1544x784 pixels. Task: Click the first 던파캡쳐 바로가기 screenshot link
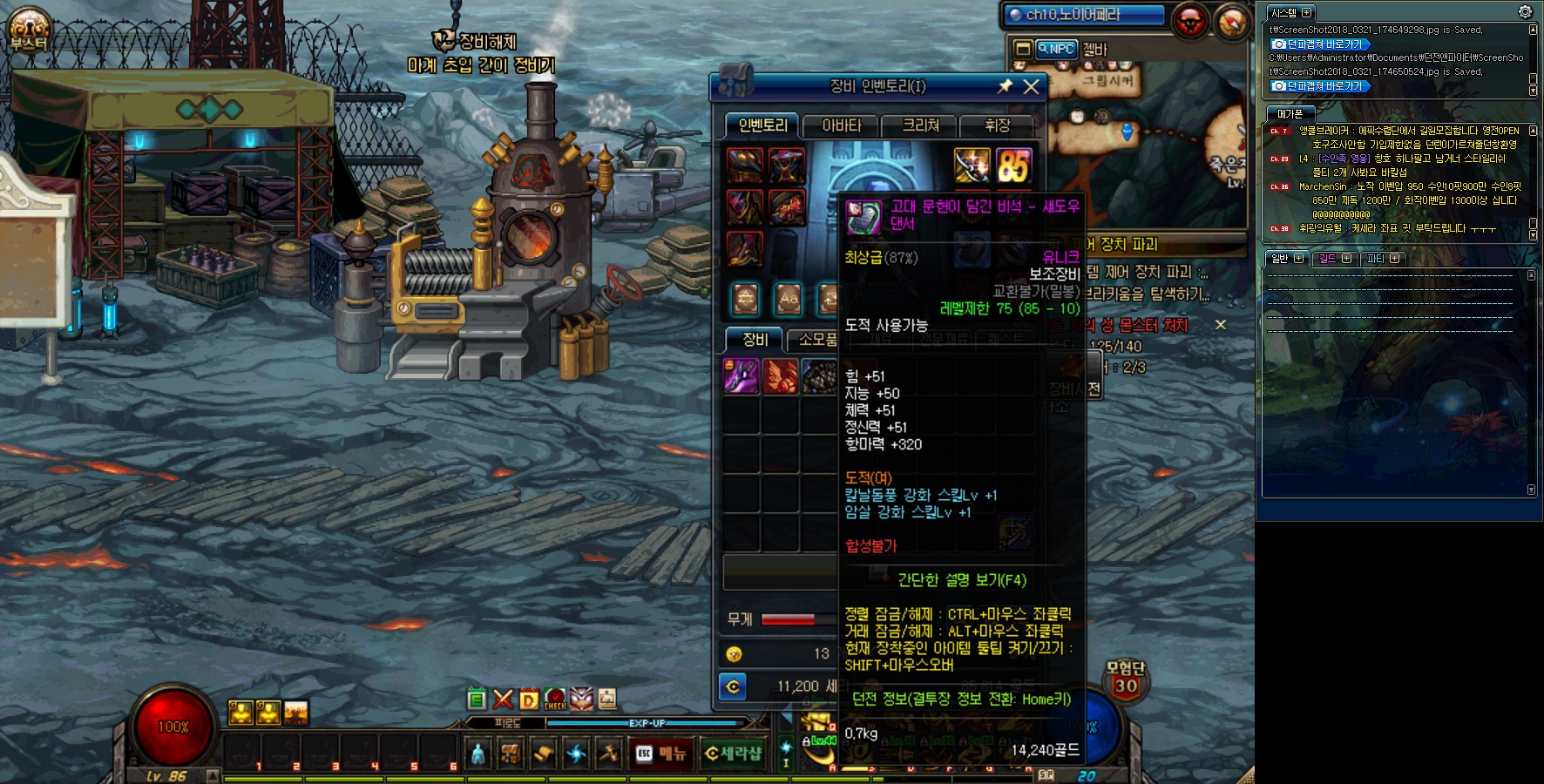(1320, 44)
